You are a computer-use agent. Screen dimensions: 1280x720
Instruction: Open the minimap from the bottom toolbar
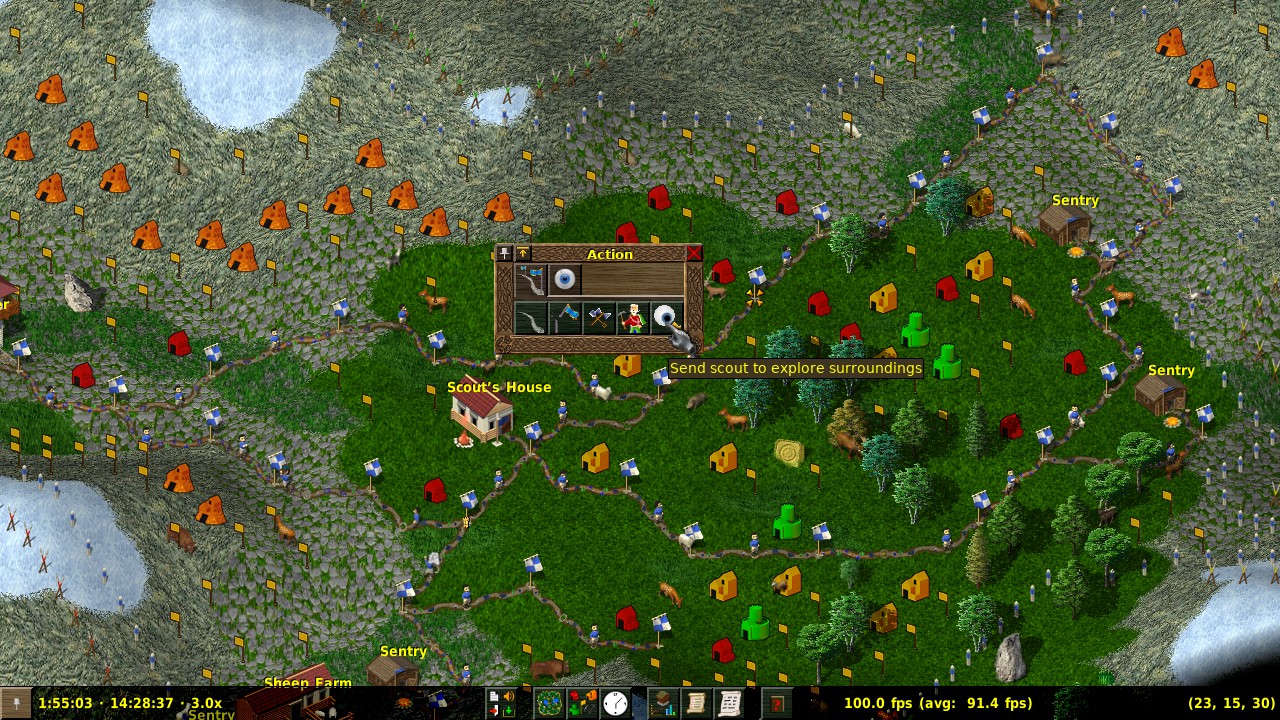[548, 703]
